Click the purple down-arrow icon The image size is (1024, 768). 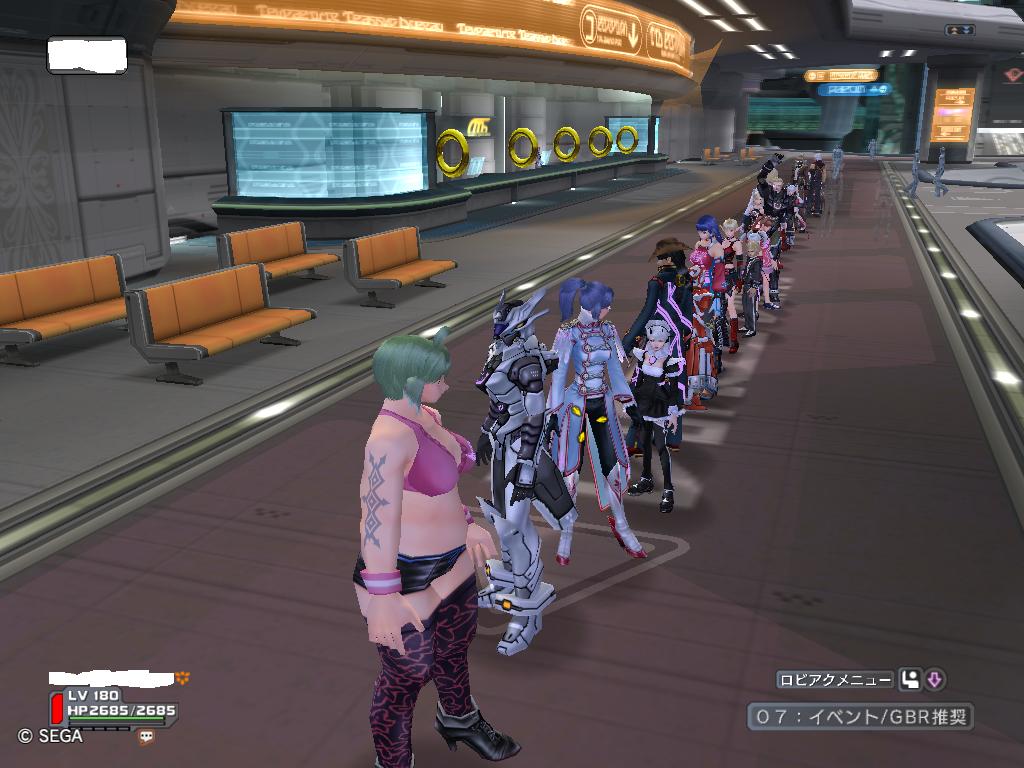(935, 680)
